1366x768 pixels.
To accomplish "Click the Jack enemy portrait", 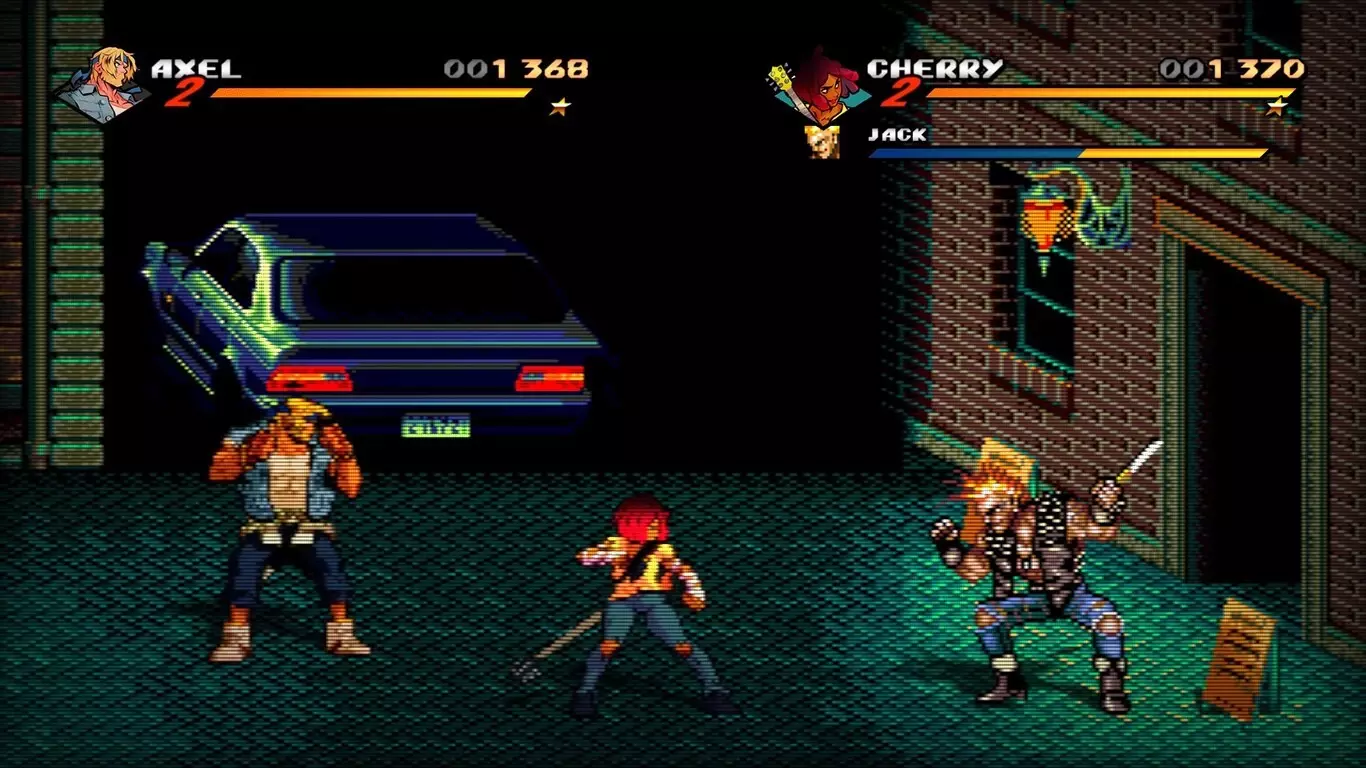I will (821, 142).
